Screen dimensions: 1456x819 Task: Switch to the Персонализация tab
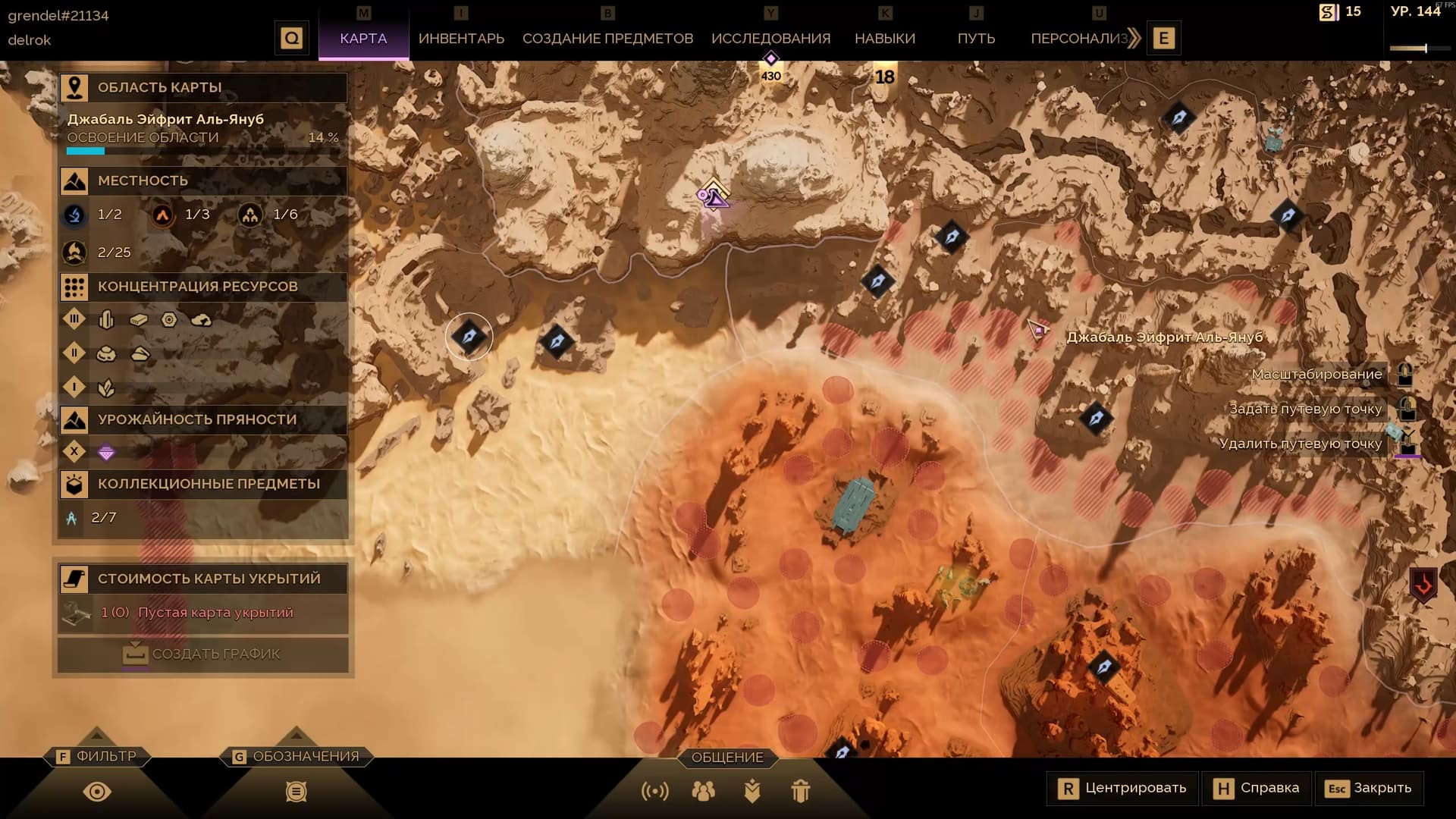tap(1079, 38)
